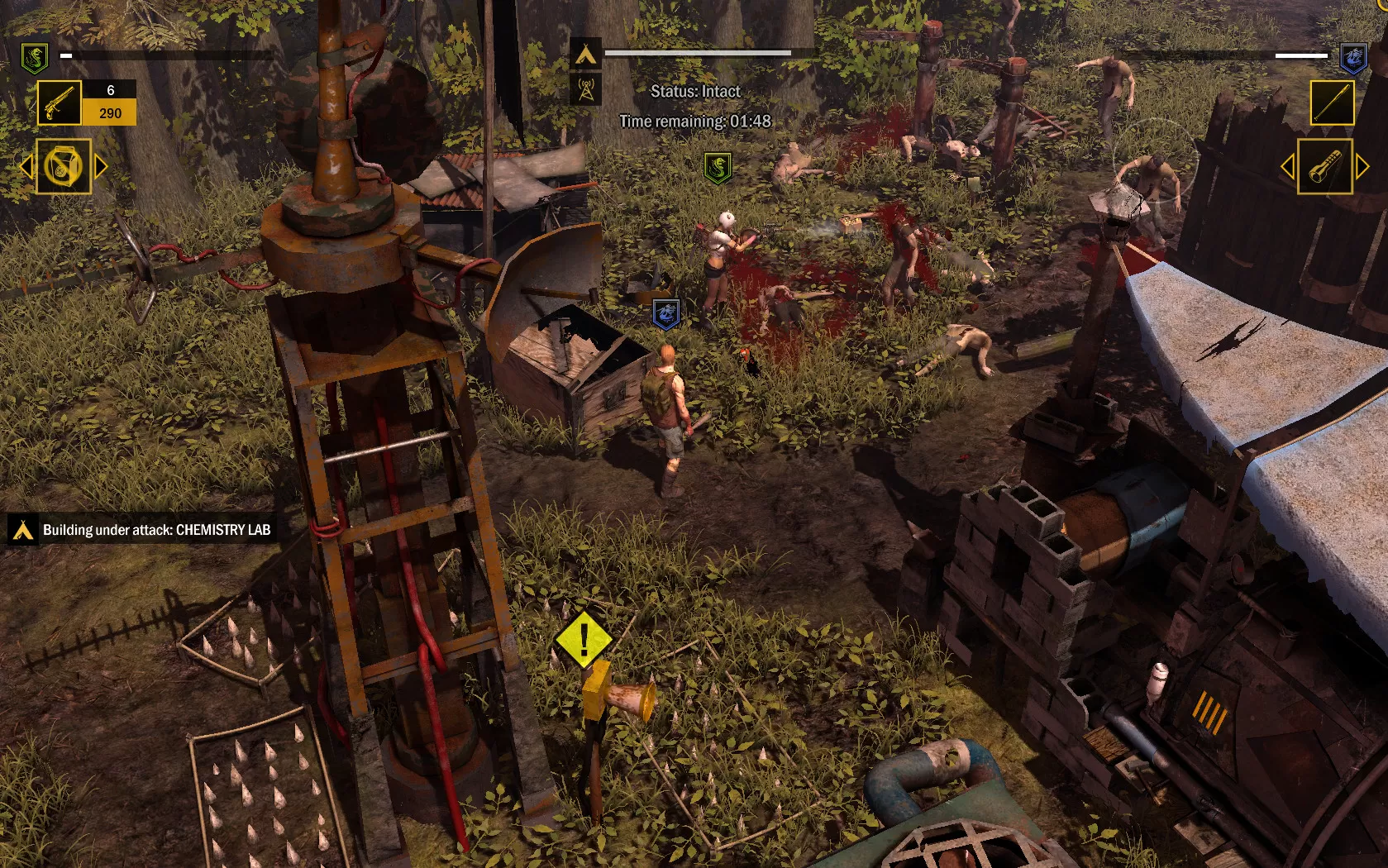
Task: Select the flashlight item slot
Action: [1324, 167]
